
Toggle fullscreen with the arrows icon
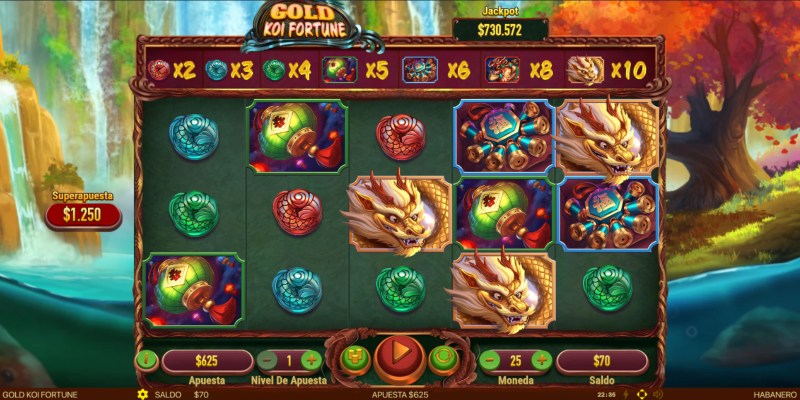(x=641, y=394)
